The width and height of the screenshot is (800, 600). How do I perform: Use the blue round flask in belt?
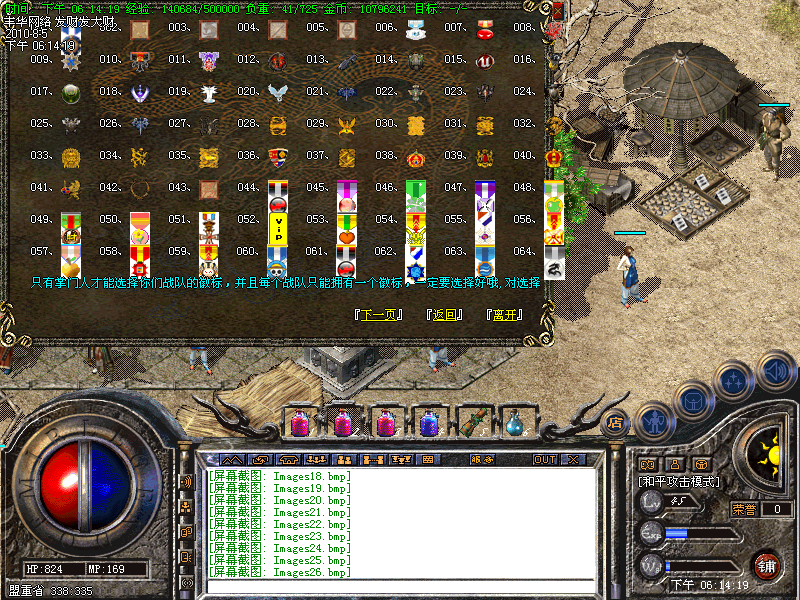515,424
